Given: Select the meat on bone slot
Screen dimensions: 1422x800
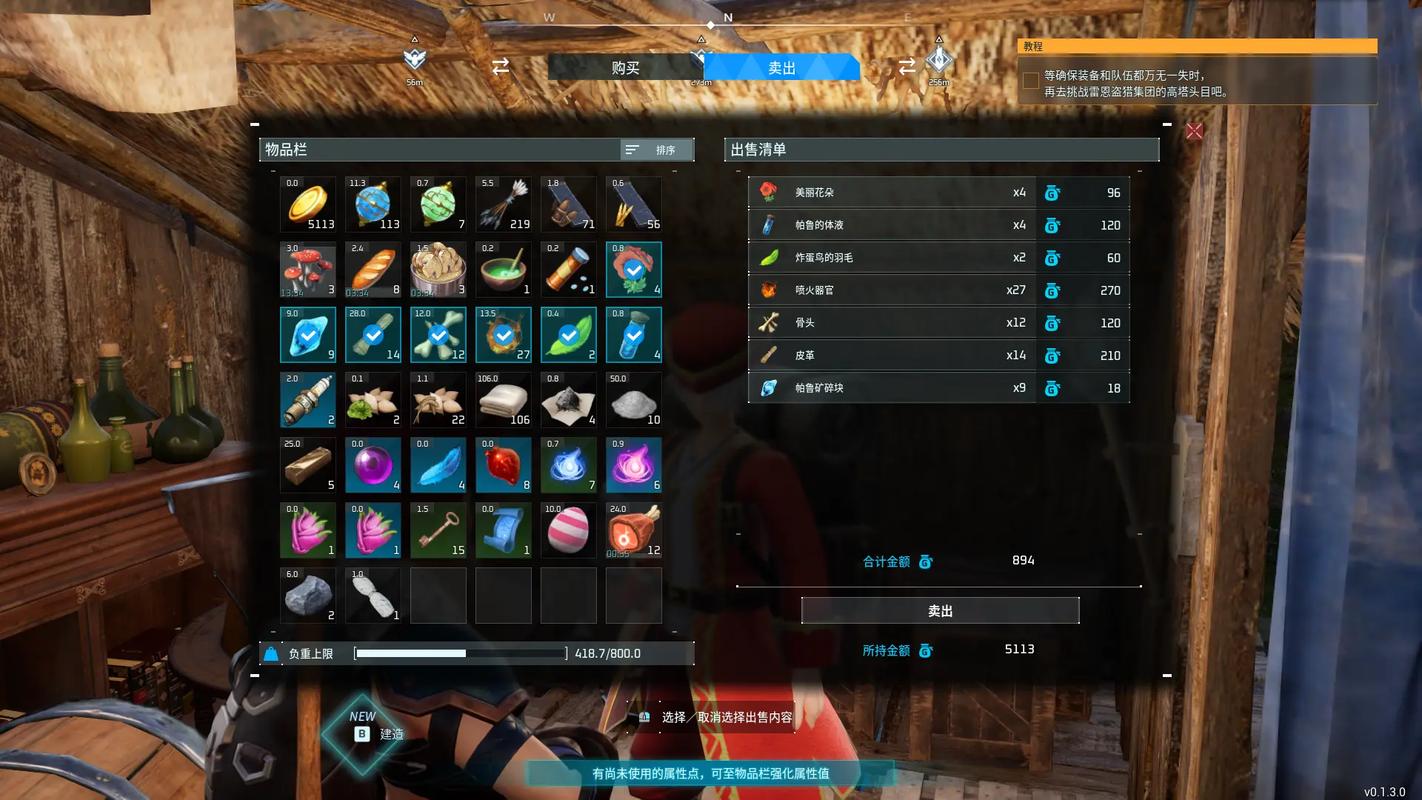Looking at the screenshot, I should 633,530.
